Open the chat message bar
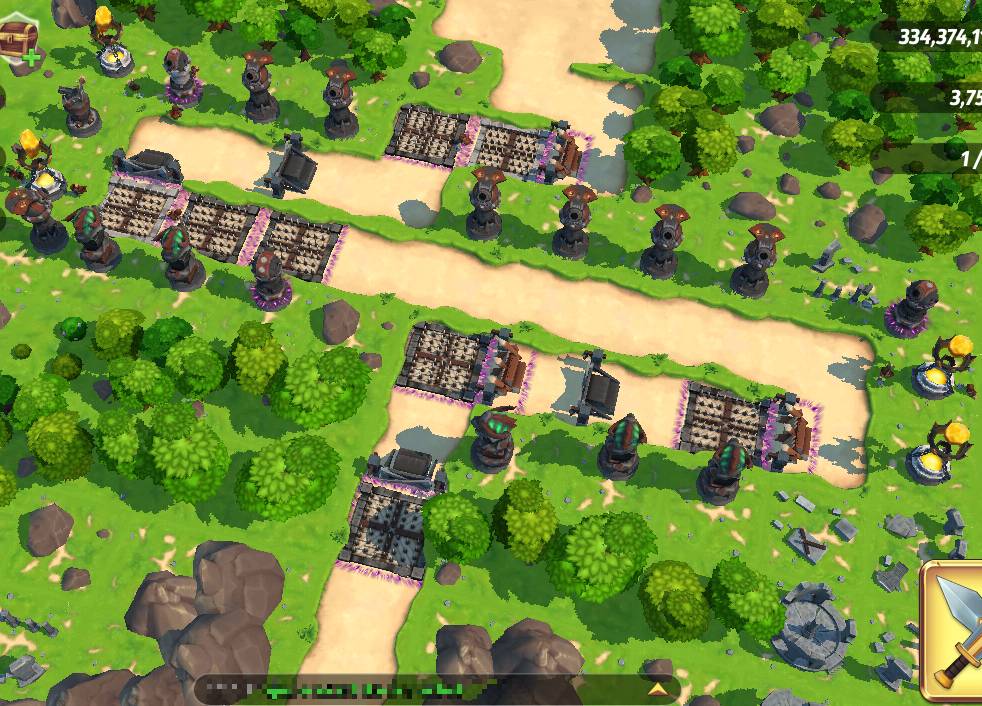The width and height of the screenshot is (982, 706). pos(420,690)
